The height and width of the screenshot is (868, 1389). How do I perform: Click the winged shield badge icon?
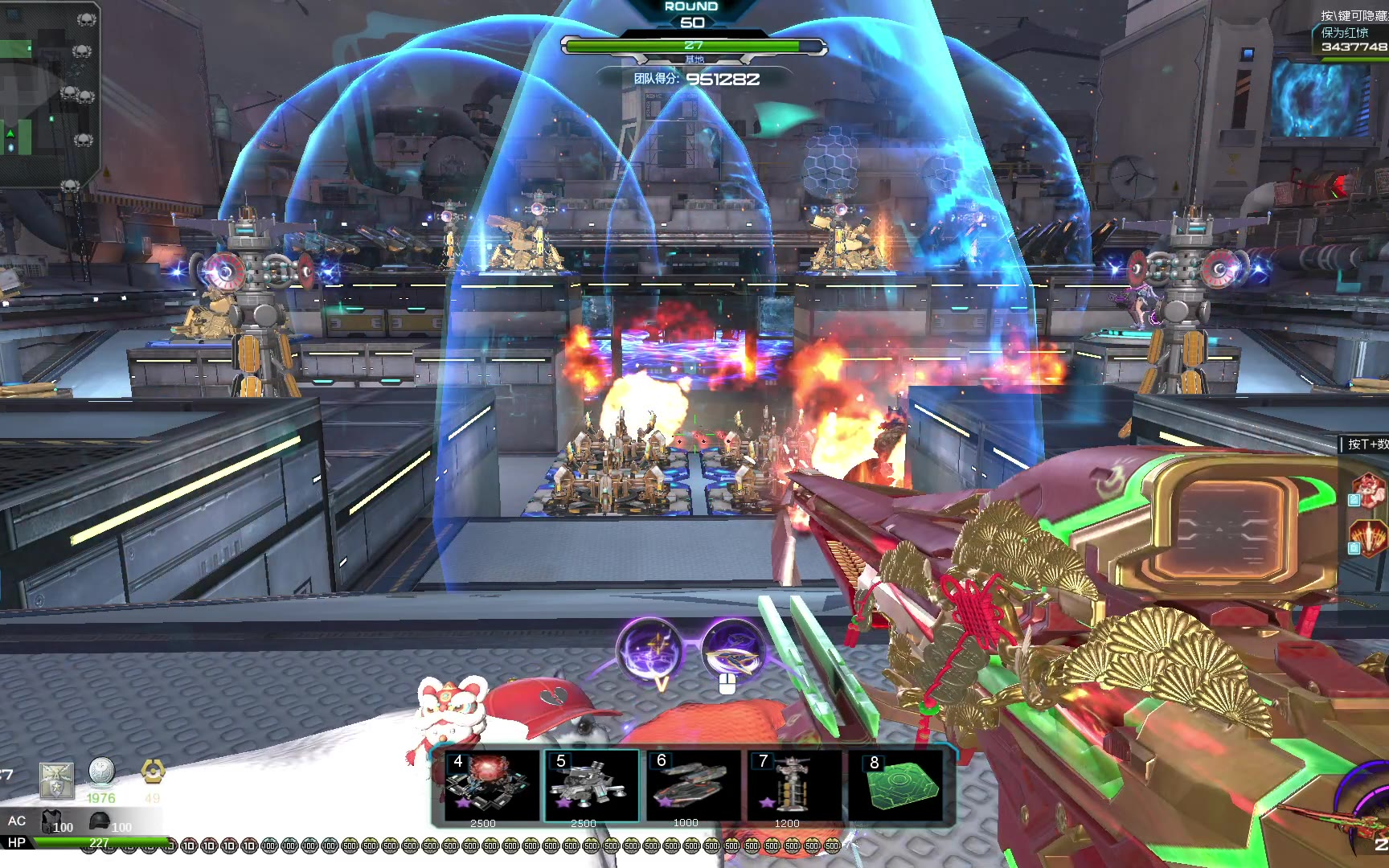pyautogui.click(x=56, y=780)
